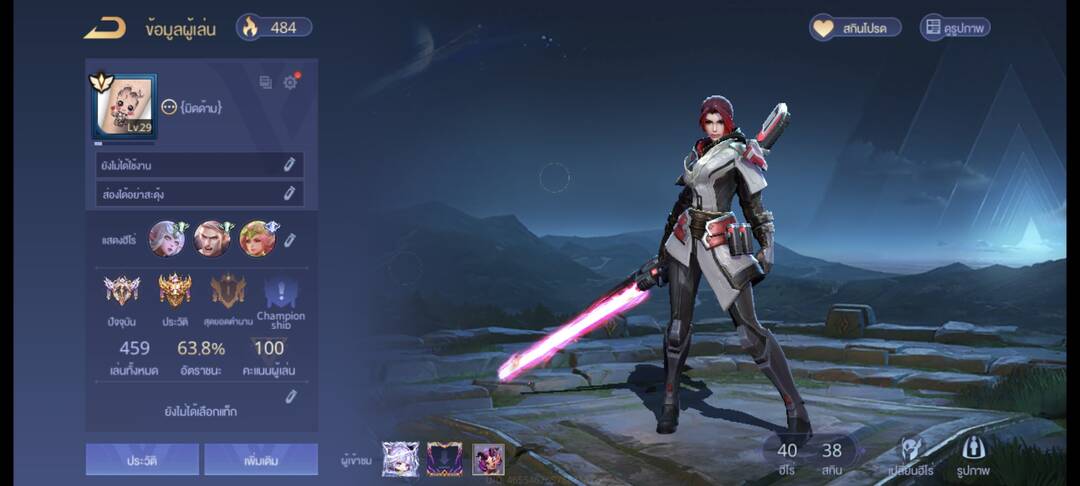Click the copy icon beside the gear
The height and width of the screenshot is (486, 1080).
(x=265, y=83)
